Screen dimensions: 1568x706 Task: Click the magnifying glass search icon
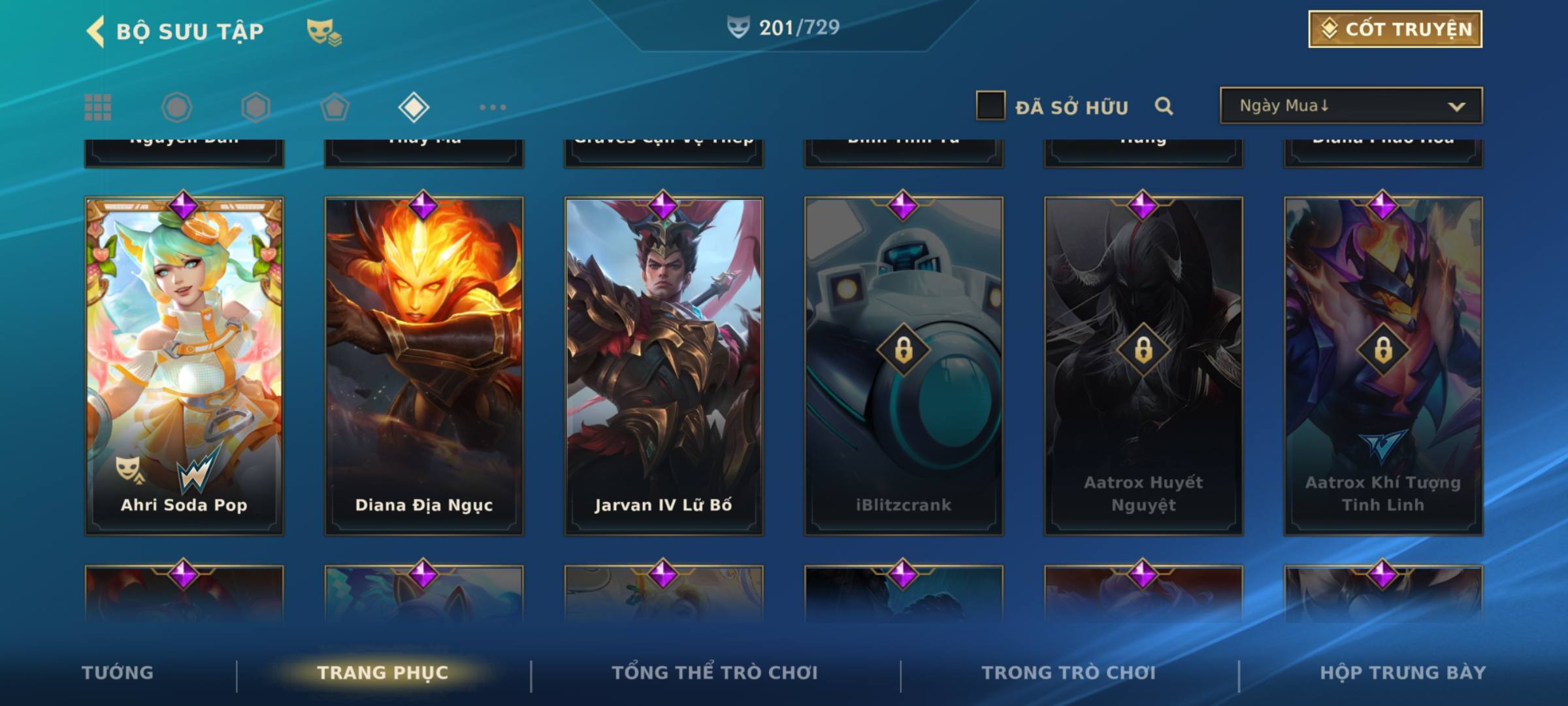point(1164,106)
